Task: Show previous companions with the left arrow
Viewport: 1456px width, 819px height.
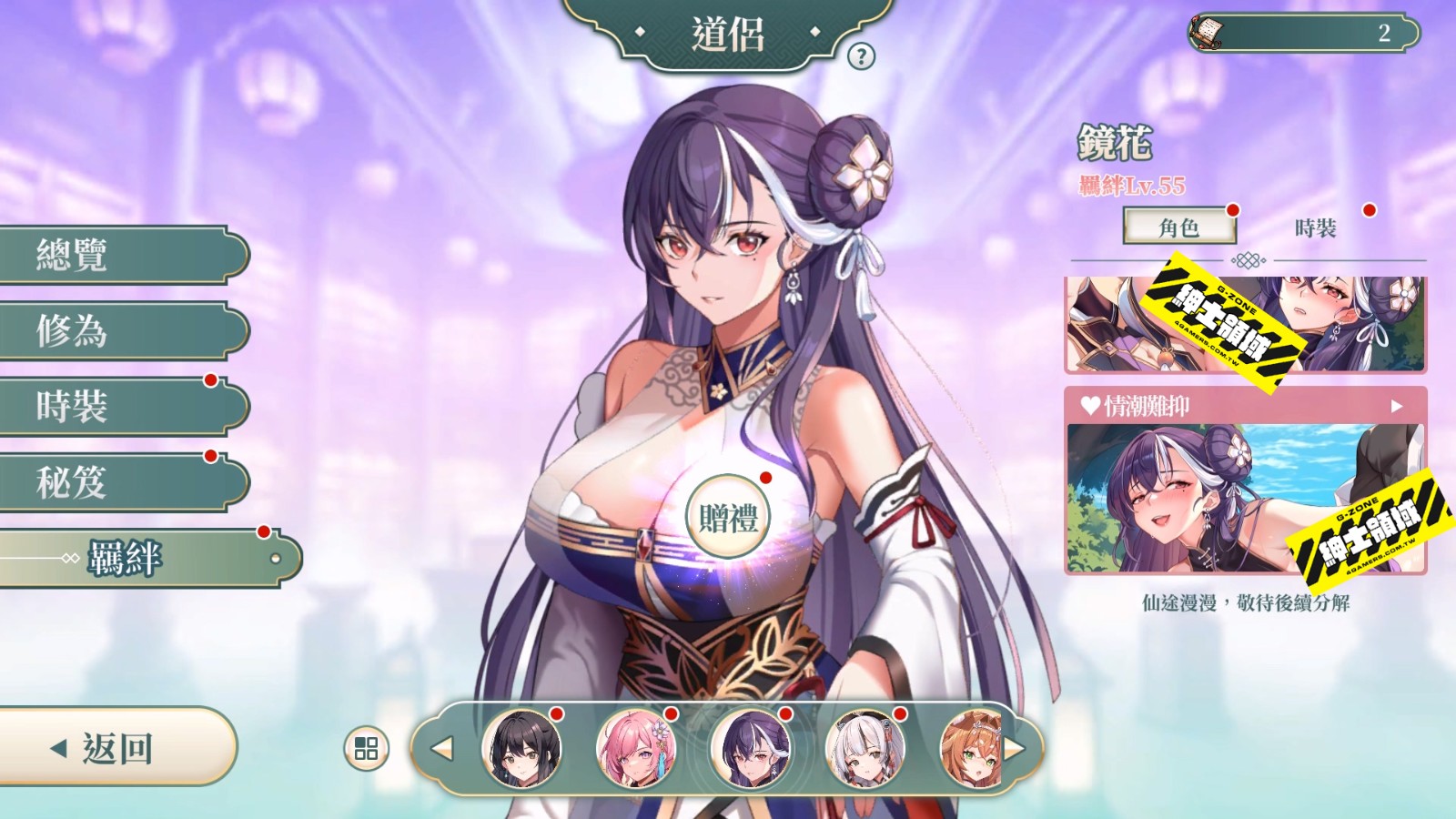Action: click(x=442, y=748)
